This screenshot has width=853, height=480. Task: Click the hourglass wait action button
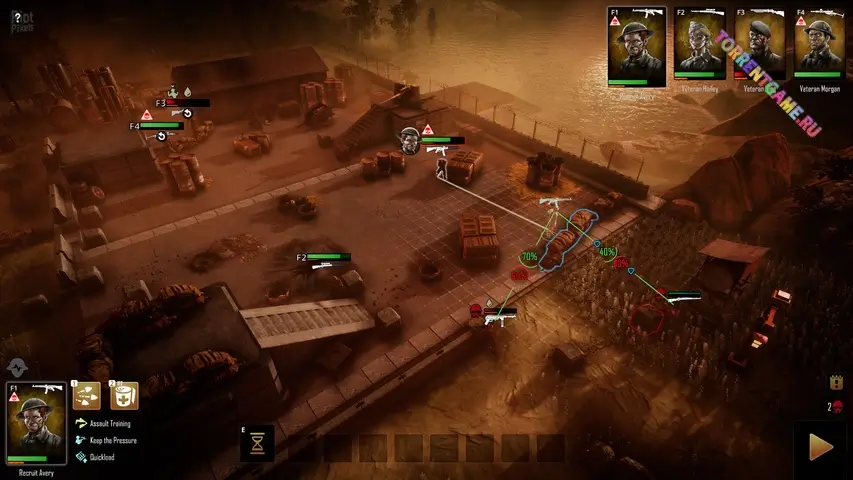coord(258,443)
